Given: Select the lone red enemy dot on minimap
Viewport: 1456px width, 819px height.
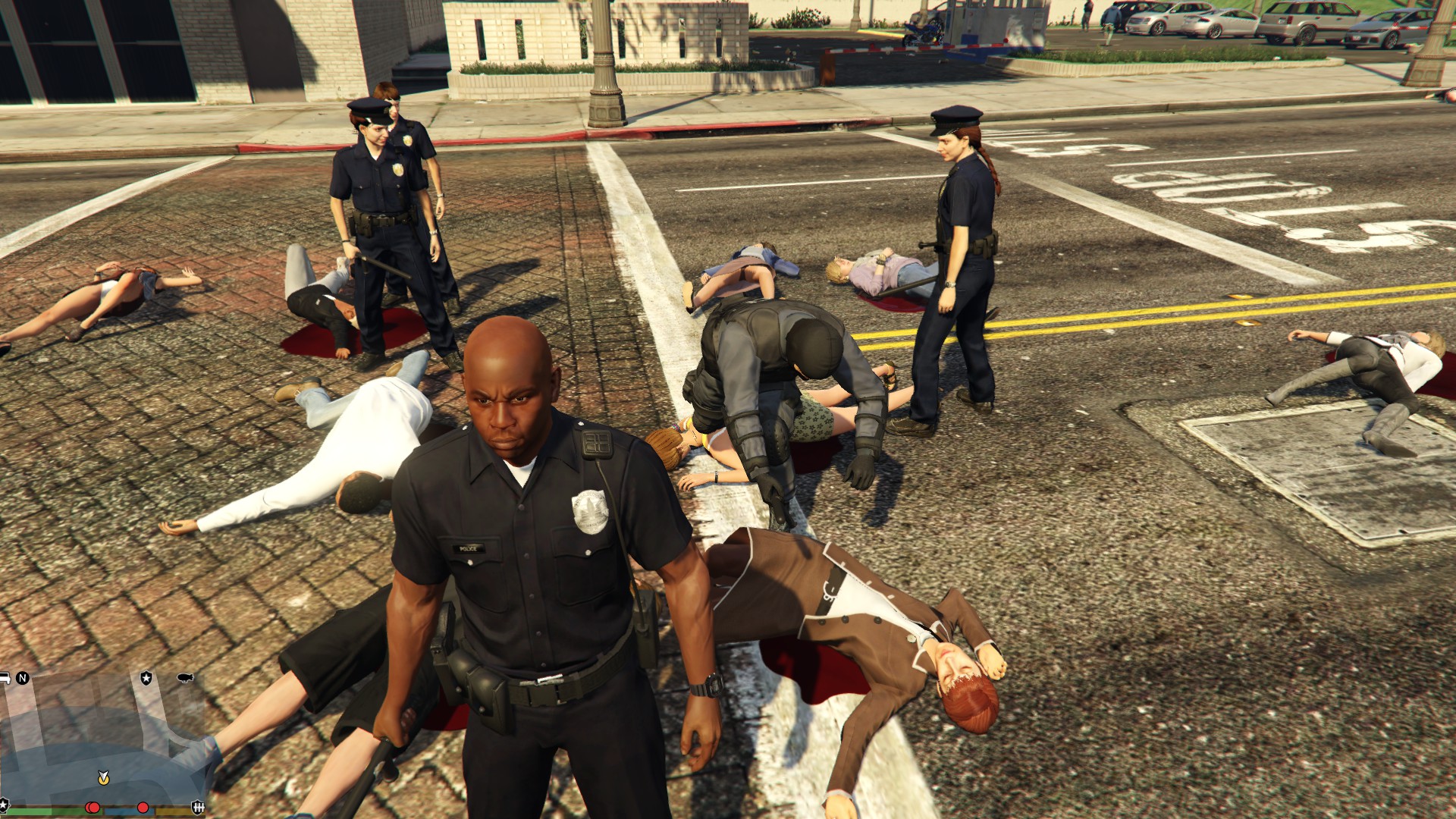Looking at the screenshot, I should tap(143, 807).
